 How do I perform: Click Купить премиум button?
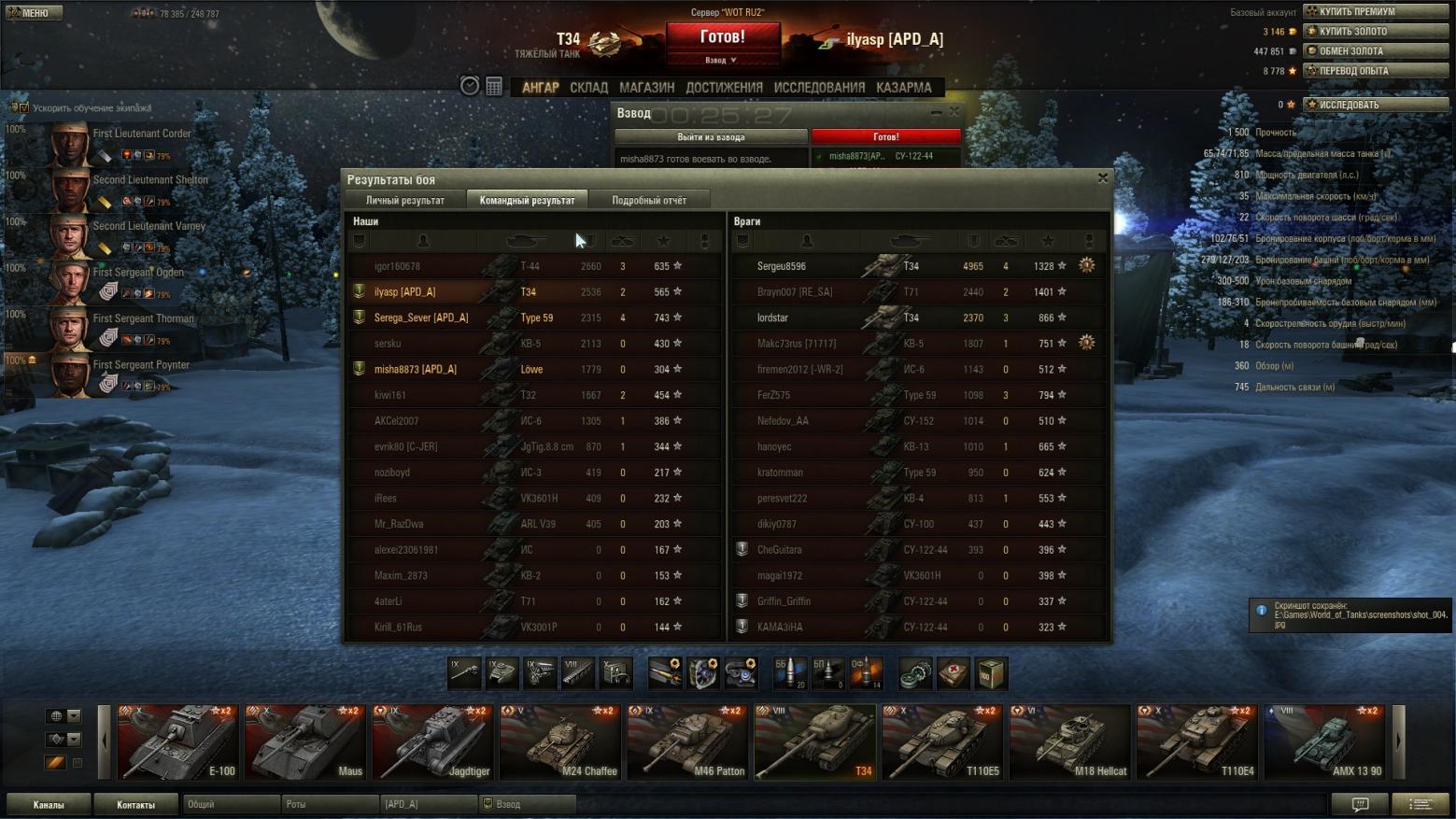(1376, 11)
